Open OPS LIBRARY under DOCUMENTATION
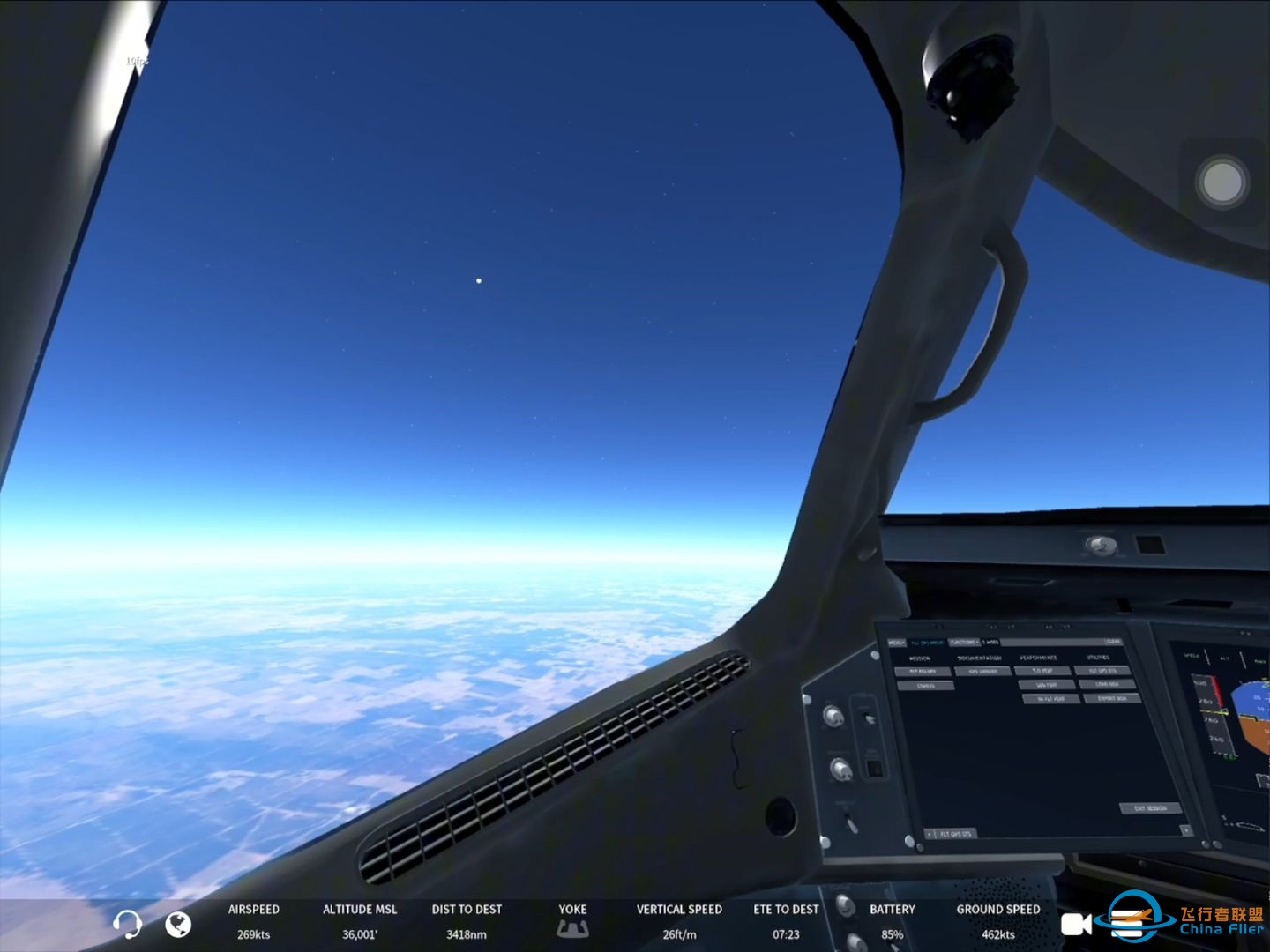The height and width of the screenshot is (952, 1270). 982,671
